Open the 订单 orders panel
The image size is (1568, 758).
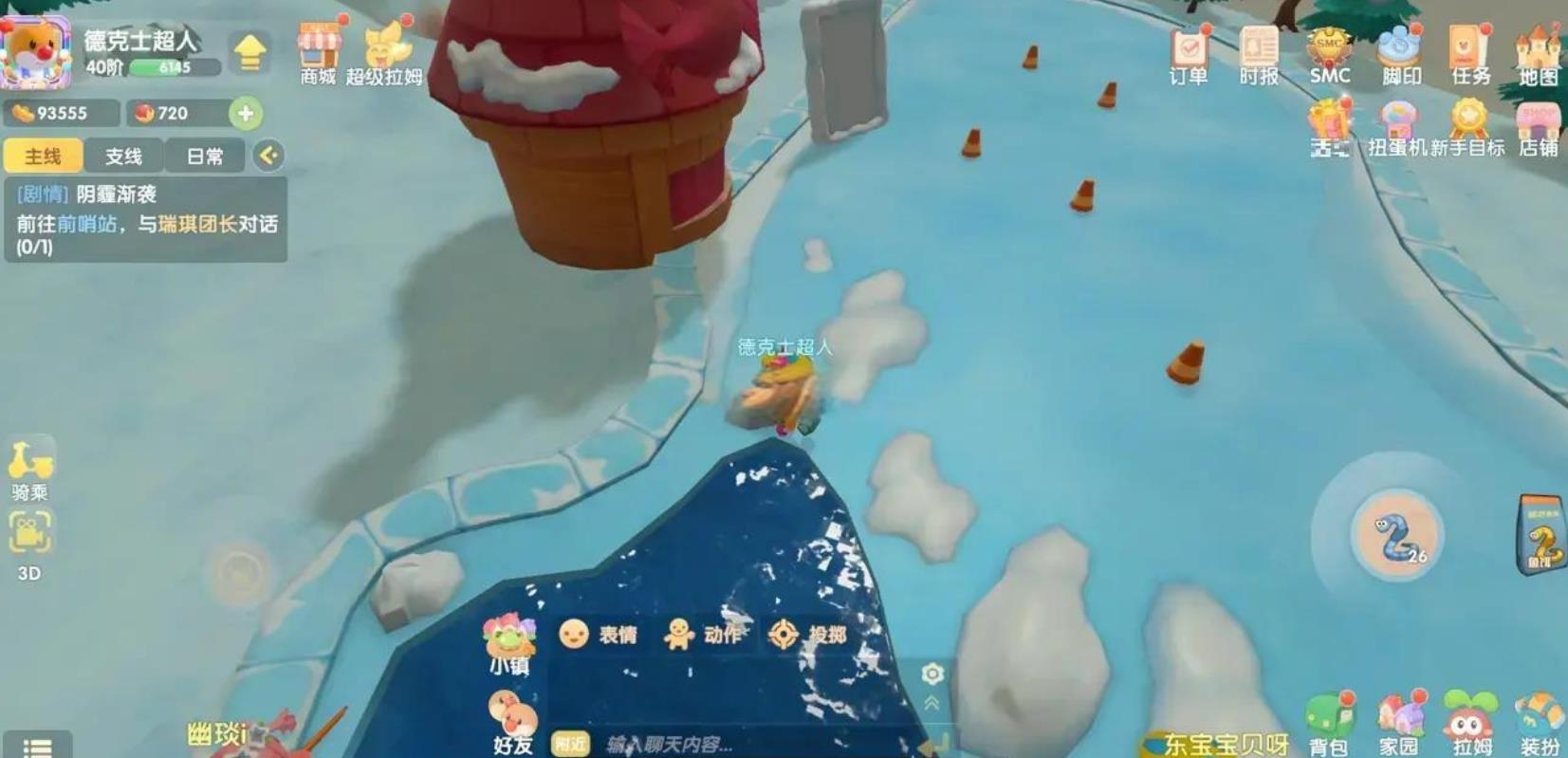coord(1188,54)
